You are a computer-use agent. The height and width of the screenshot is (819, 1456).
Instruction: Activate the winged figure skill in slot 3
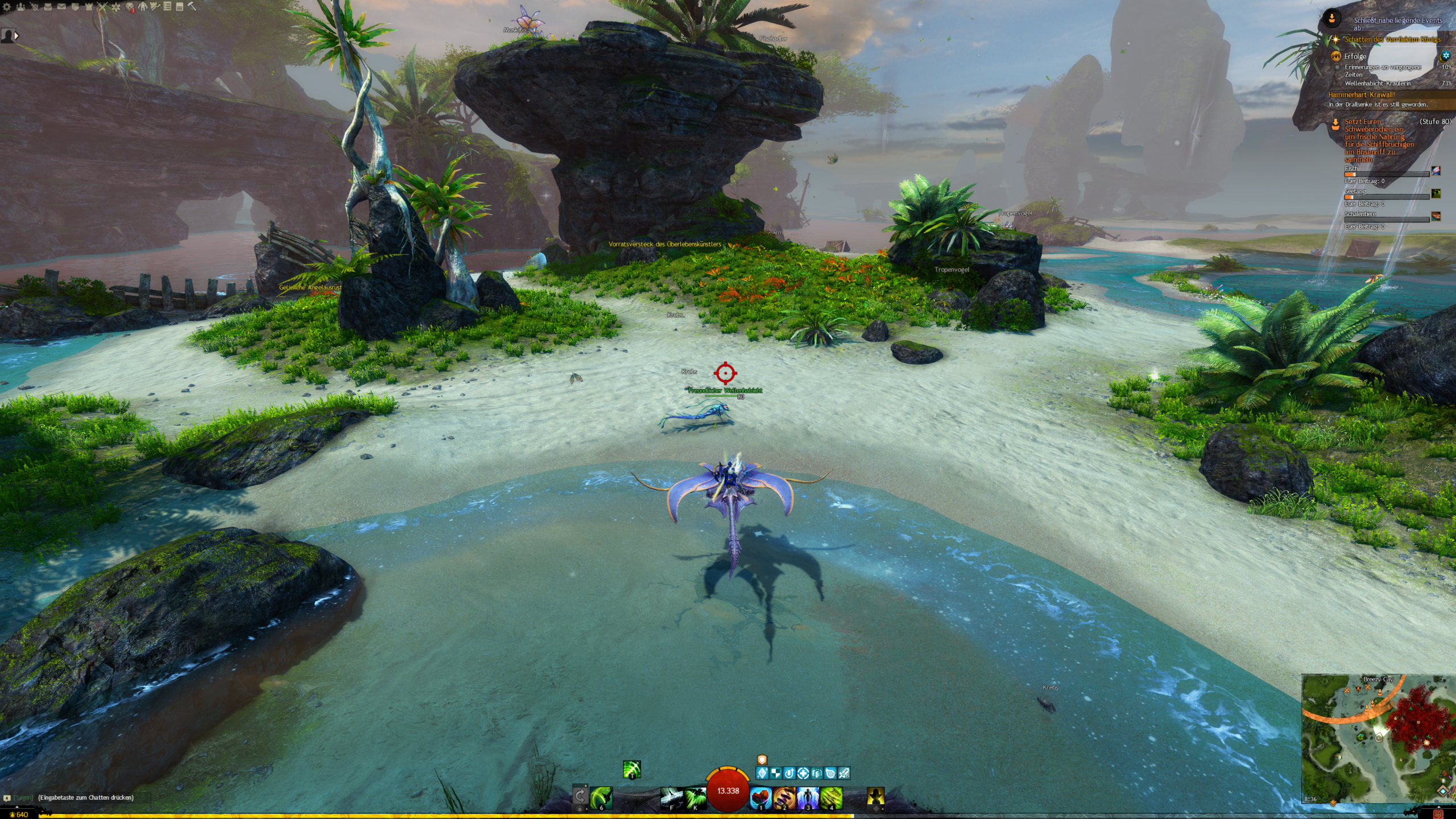[x=808, y=797]
